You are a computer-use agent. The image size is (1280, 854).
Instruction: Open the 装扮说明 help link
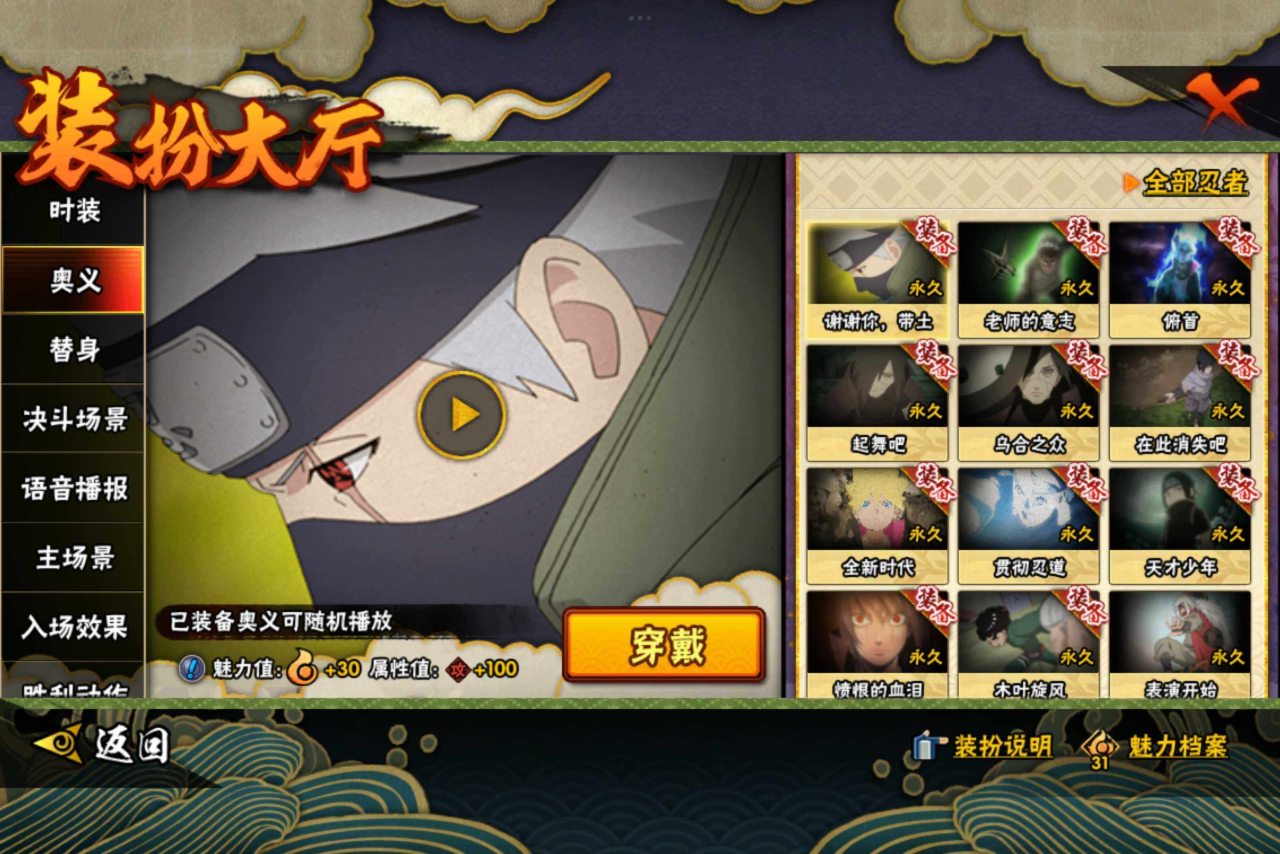tap(984, 746)
